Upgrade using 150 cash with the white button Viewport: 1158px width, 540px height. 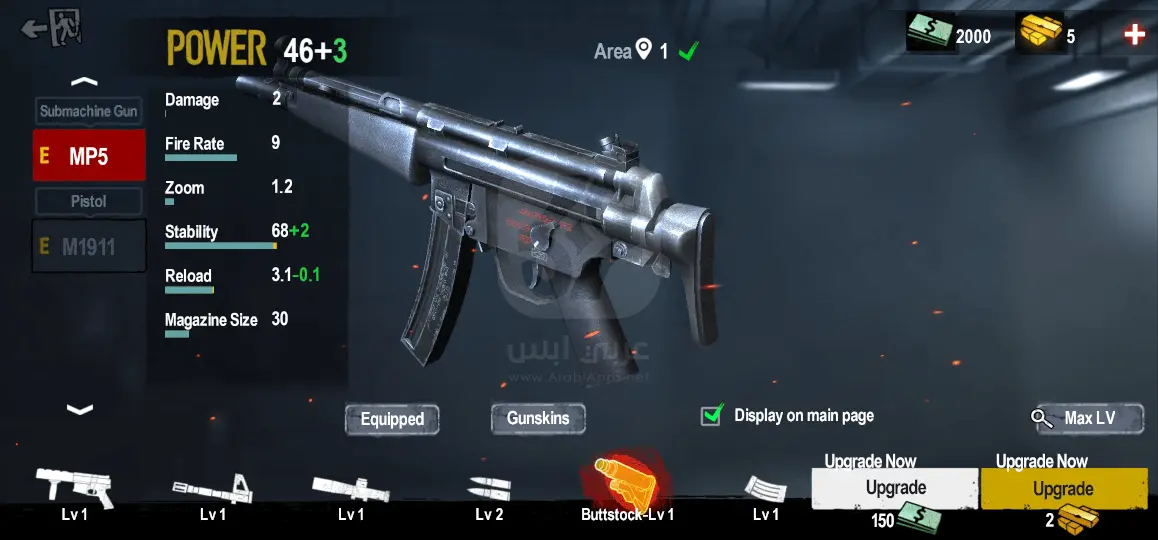(x=894, y=488)
